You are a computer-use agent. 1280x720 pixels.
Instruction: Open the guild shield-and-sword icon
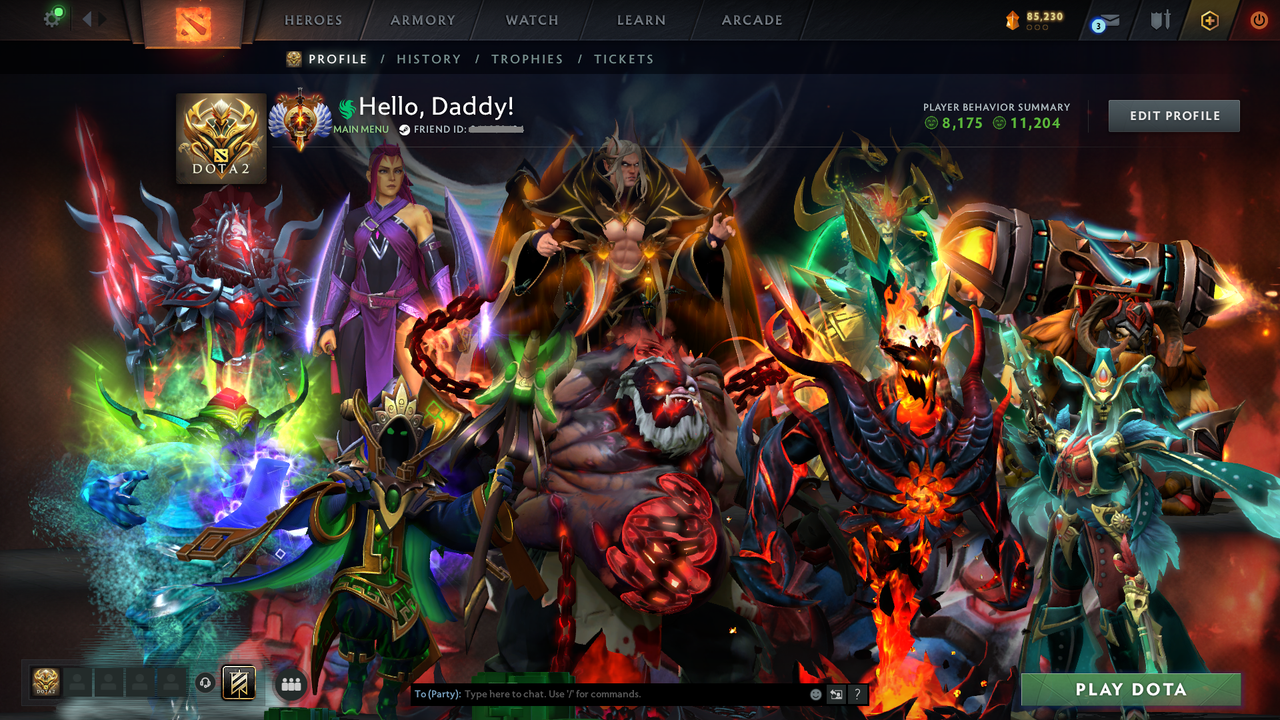tap(1162, 19)
